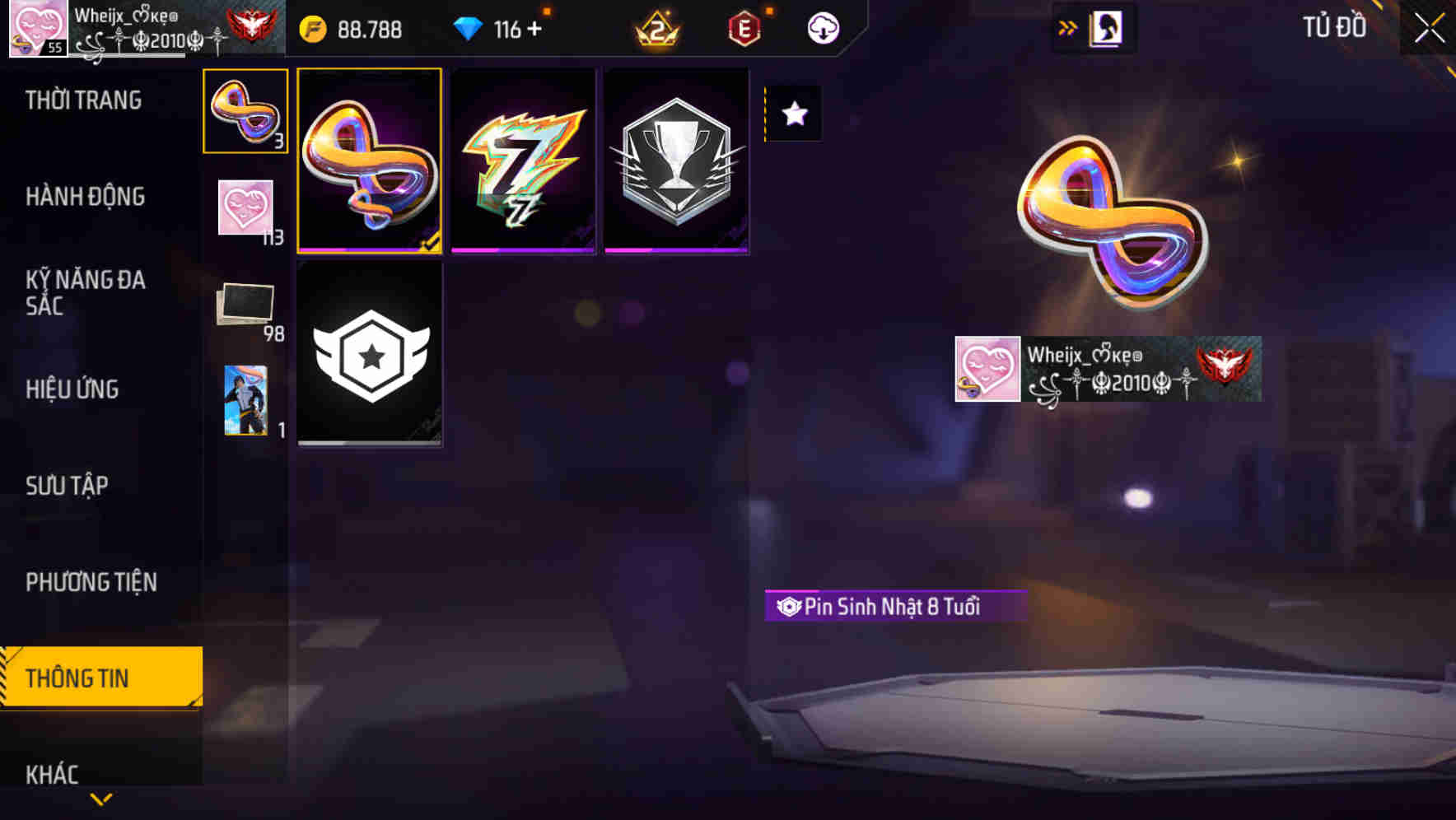Collapse sidebar via yellow arrow under KHÁC
This screenshot has width=1456, height=820.
[x=100, y=799]
